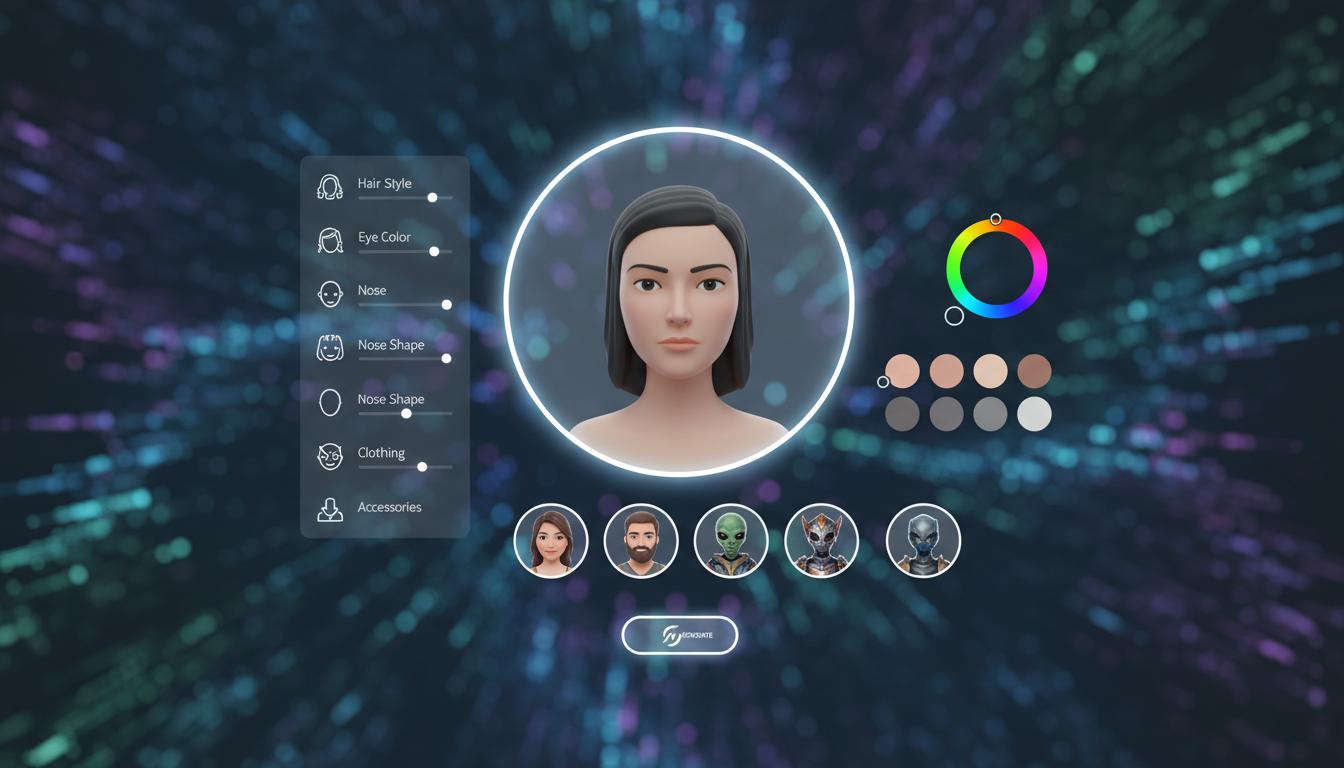Pick the green alien preset avatar
Screen dimensions: 1344x768
pyautogui.click(x=731, y=541)
